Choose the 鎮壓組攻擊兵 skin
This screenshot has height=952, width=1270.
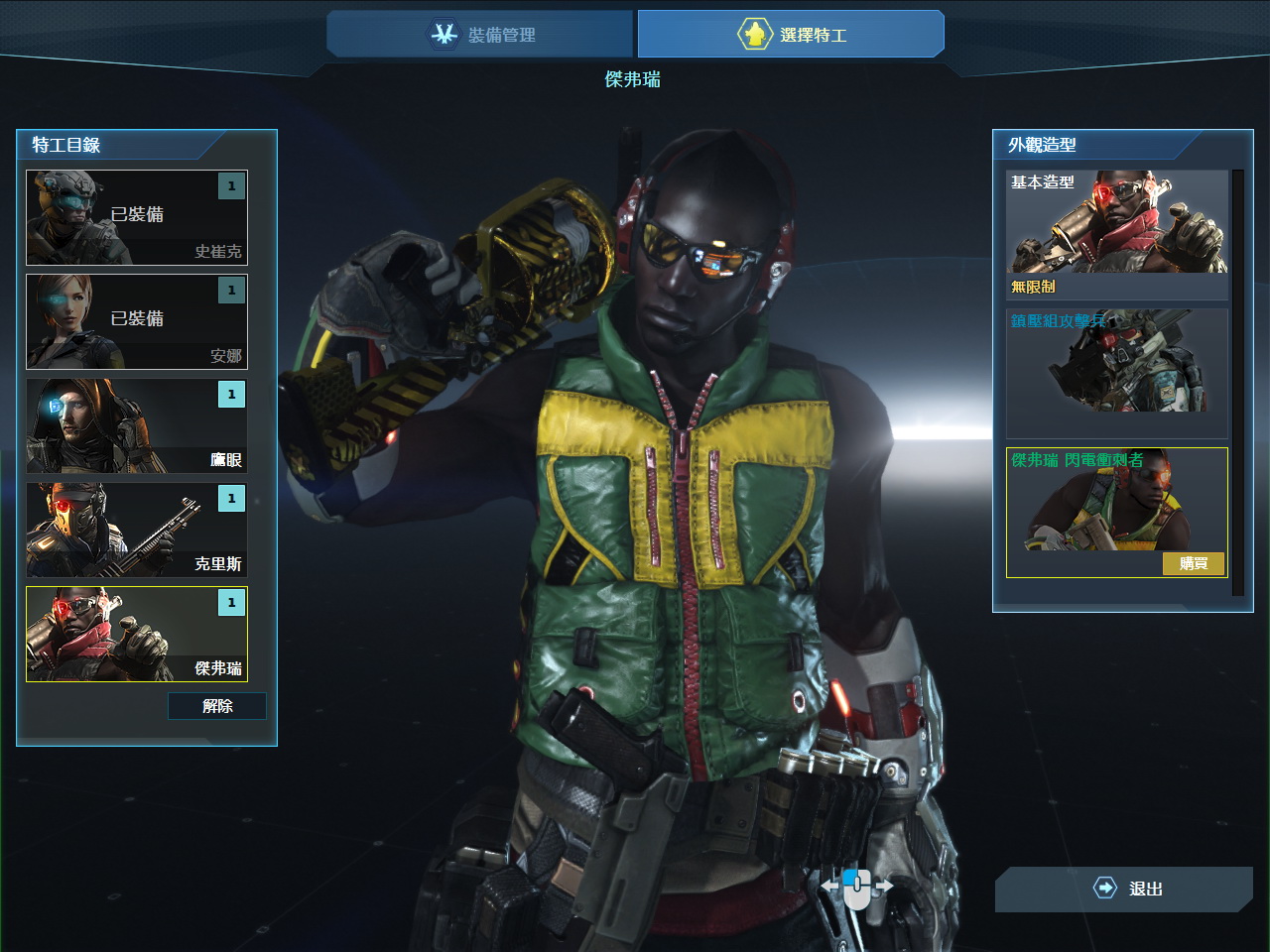tap(1116, 372)
